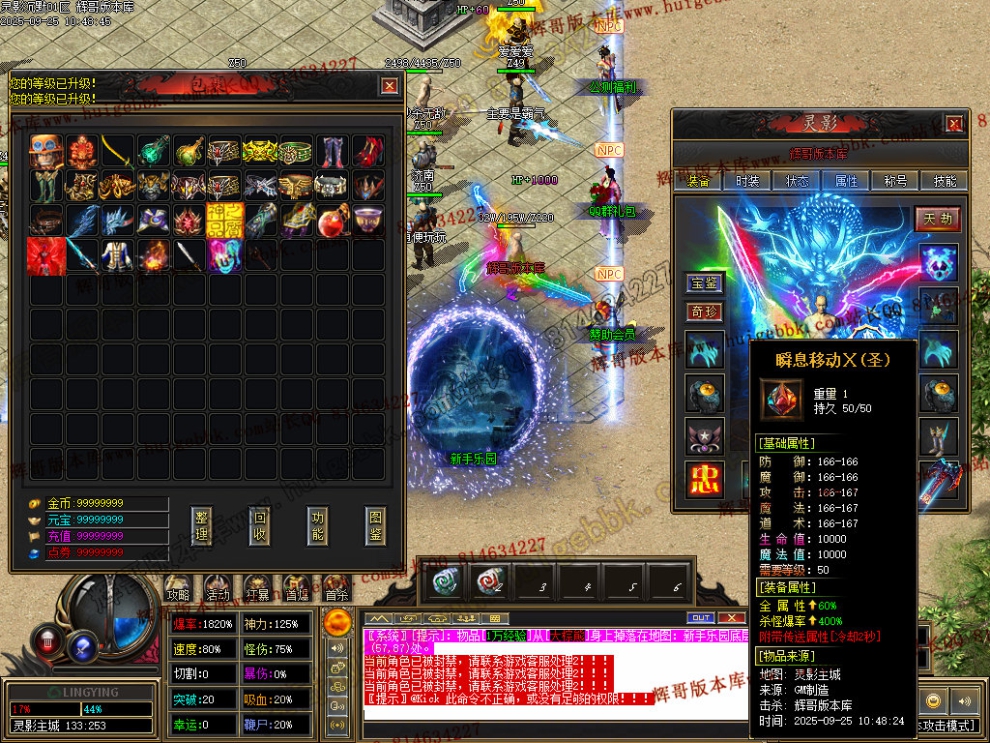Open the 奇珍 button on the equipment page
990x743 pixels.
pyautogui.click(x=704, y=312)
